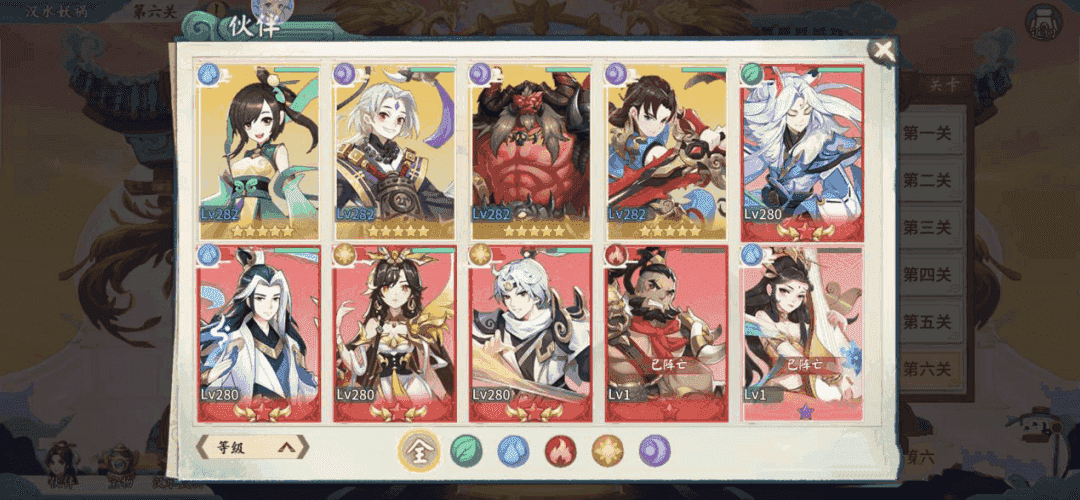The width and height of the screenshot is (1080, 500).
Task: Select the red horned demon beast card
Action: click(530, 152)
